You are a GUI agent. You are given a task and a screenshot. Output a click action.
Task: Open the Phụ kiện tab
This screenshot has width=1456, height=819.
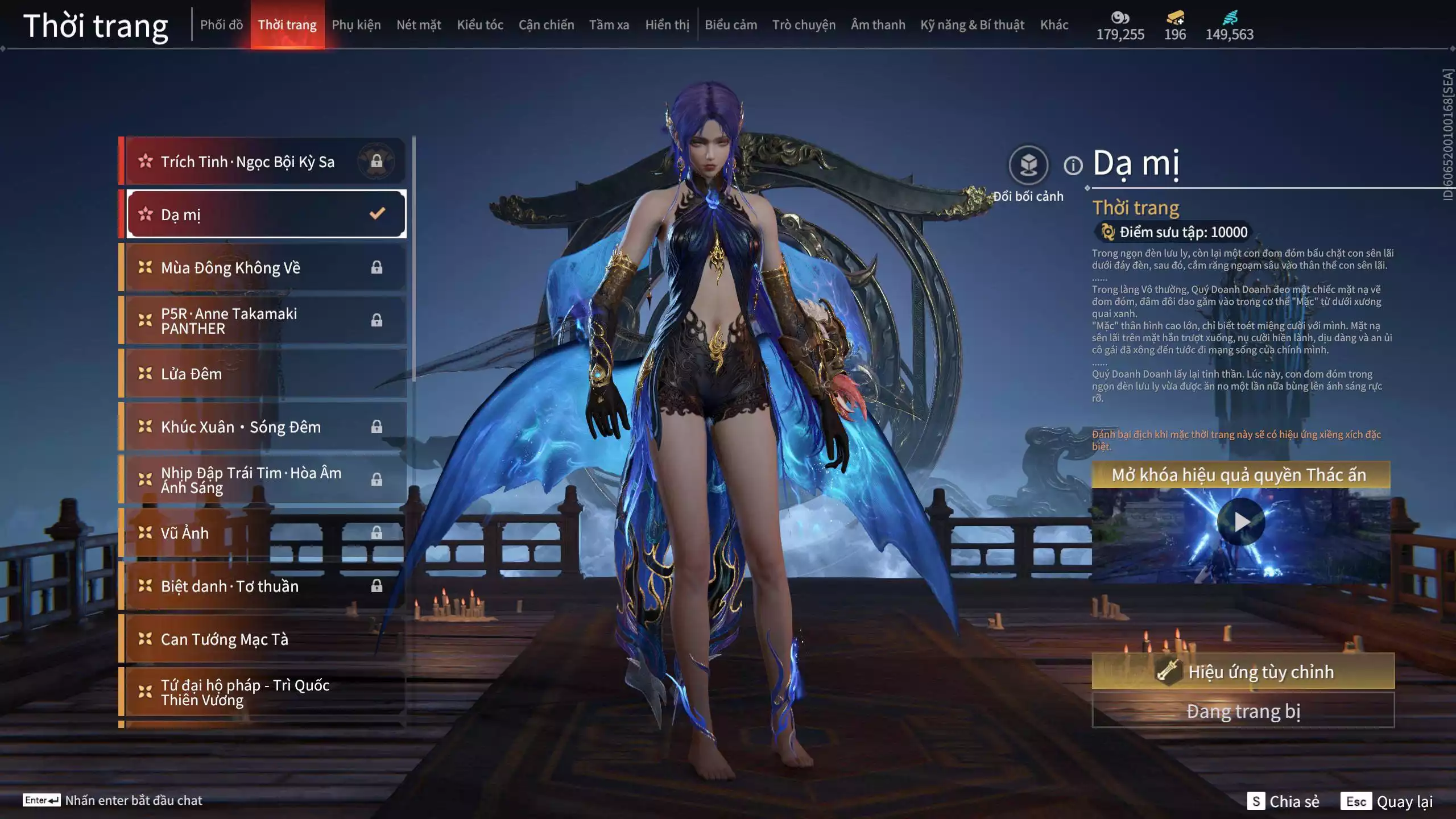coord(356,25)
